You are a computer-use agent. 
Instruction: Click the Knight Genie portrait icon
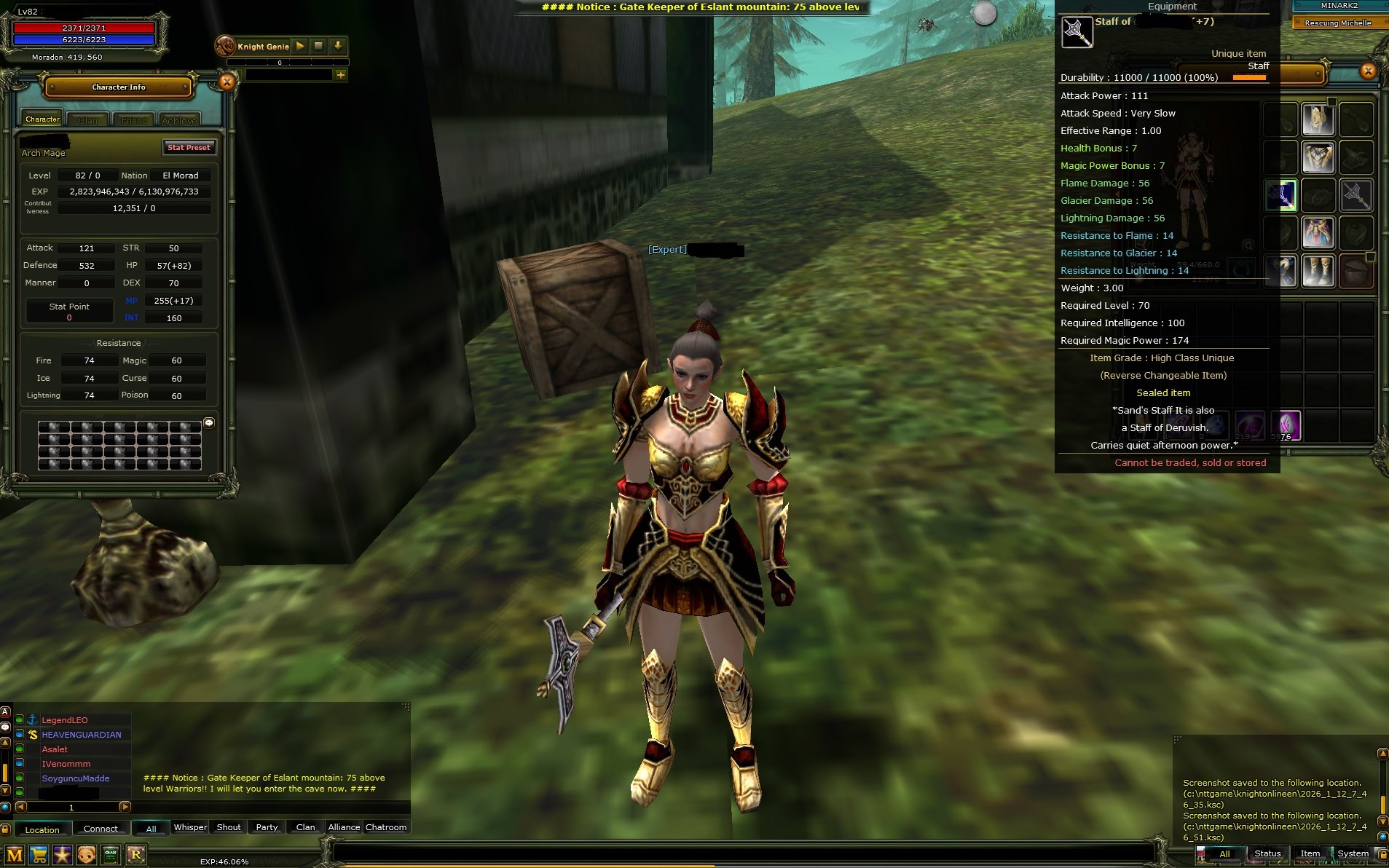pos(224,45)
